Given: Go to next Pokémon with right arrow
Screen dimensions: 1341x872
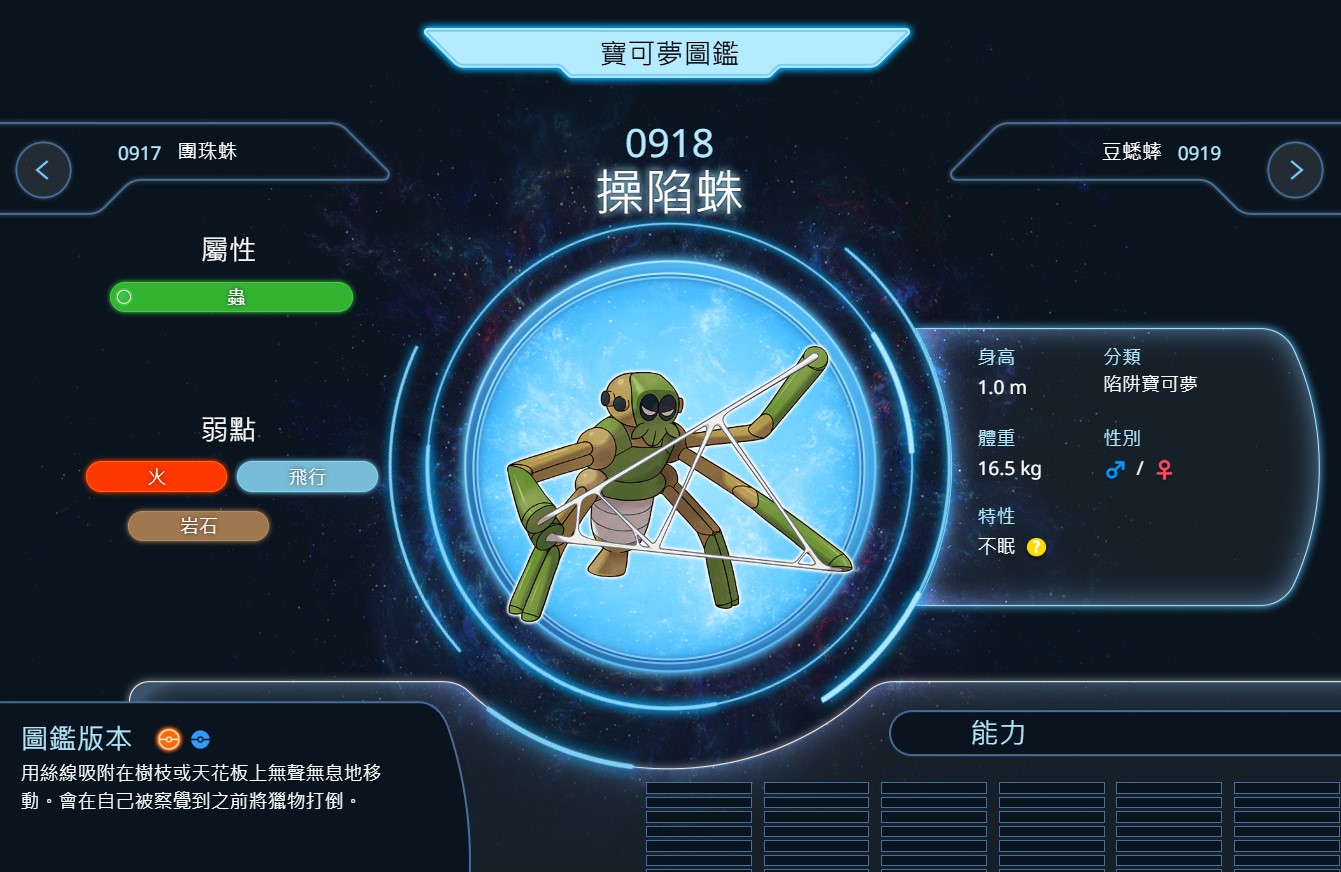Looking at the screenshot, I should point(1295,170).
